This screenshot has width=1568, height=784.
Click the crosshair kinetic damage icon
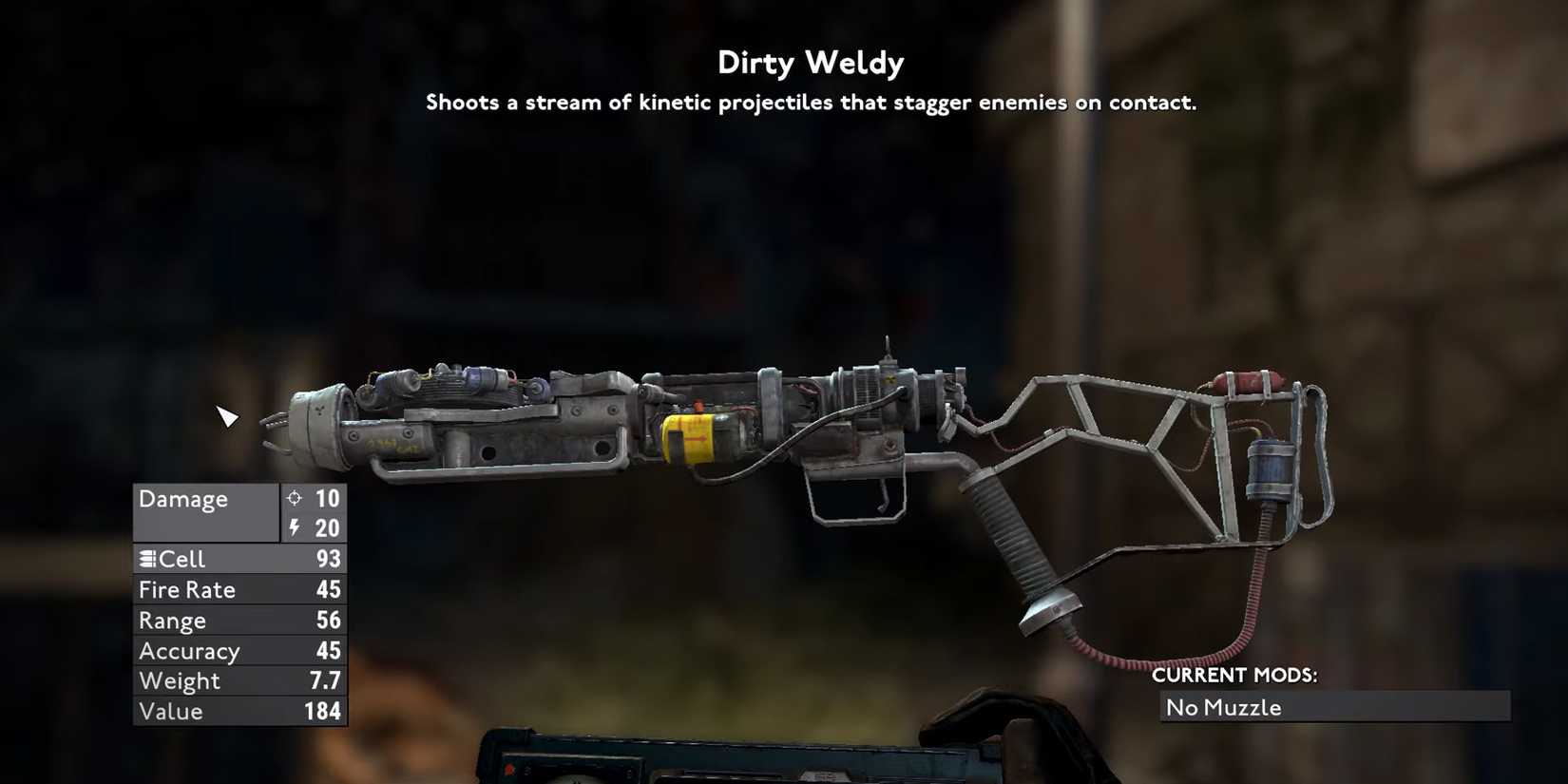coord(295,498)
